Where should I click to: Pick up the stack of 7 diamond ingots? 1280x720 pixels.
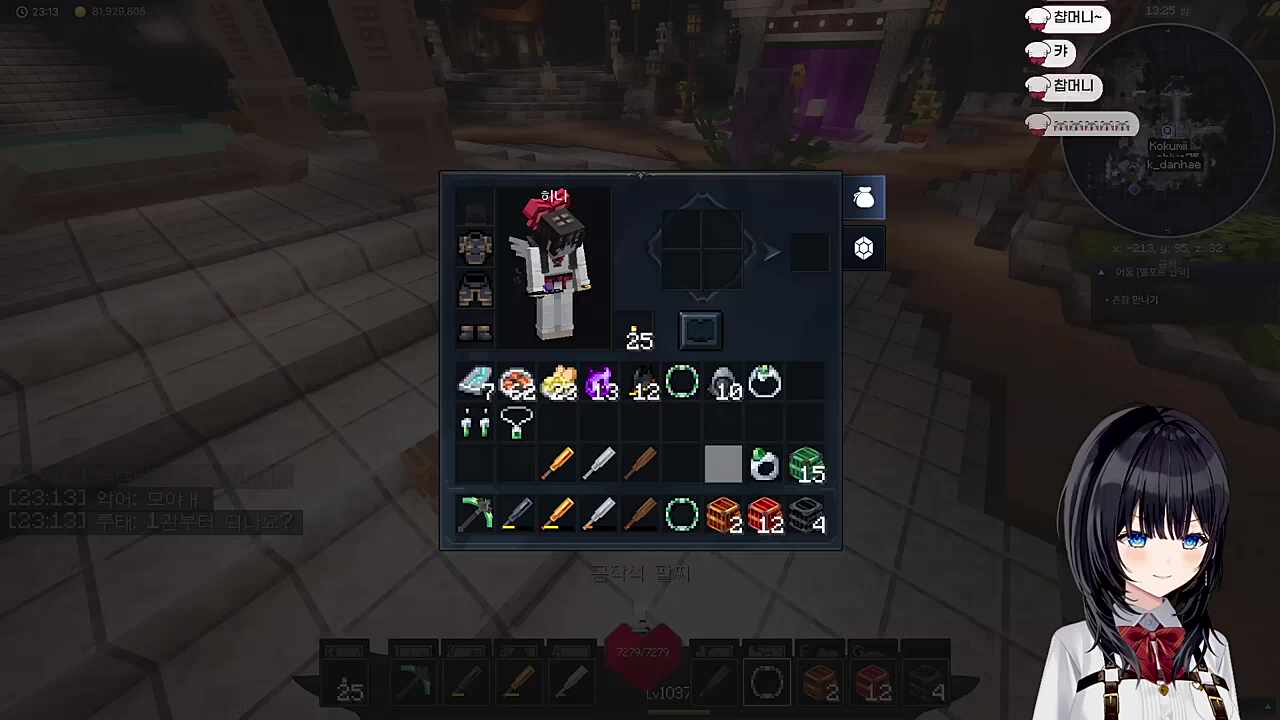coord(475,383)
